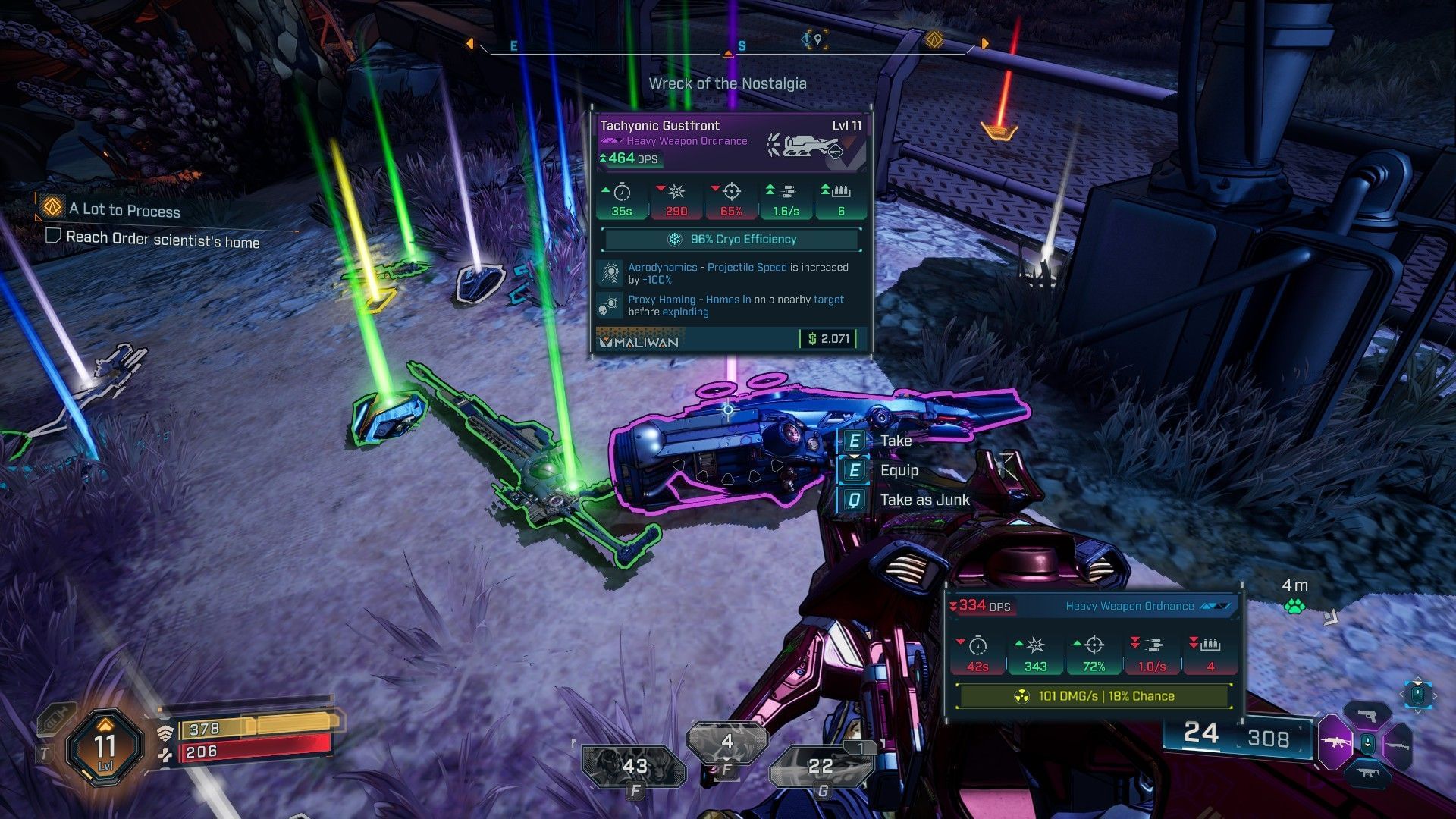Open the A Lot to Process quest tracker
The image size is (1456, 819).
pos(124,210)
